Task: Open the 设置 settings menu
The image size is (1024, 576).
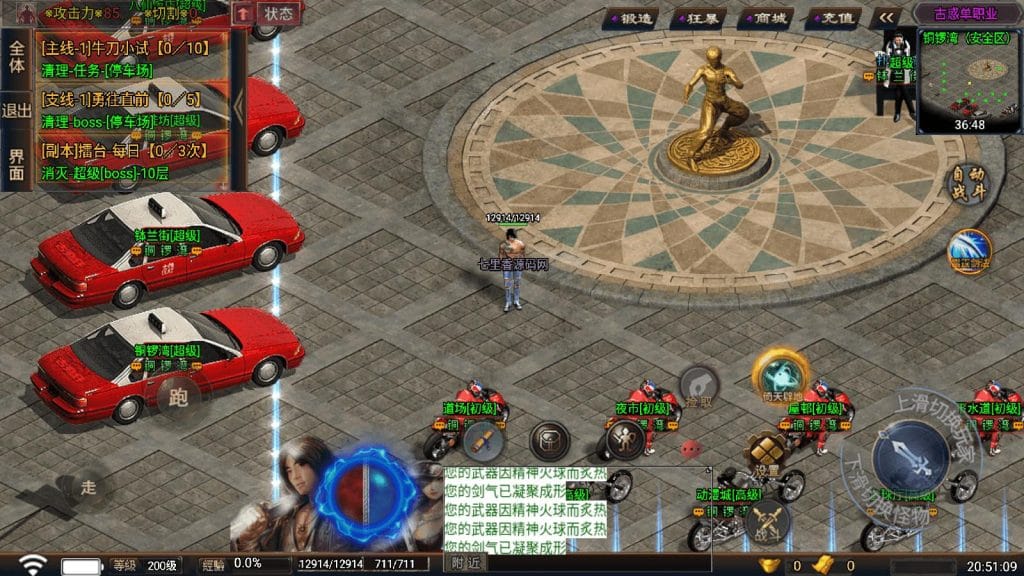Action: (767, 455)
